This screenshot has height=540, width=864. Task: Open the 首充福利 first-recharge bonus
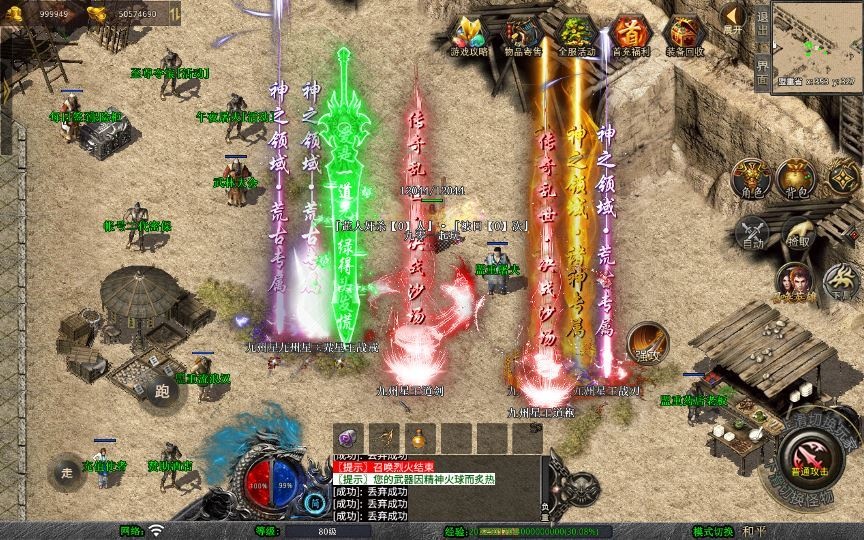(629, 36)
